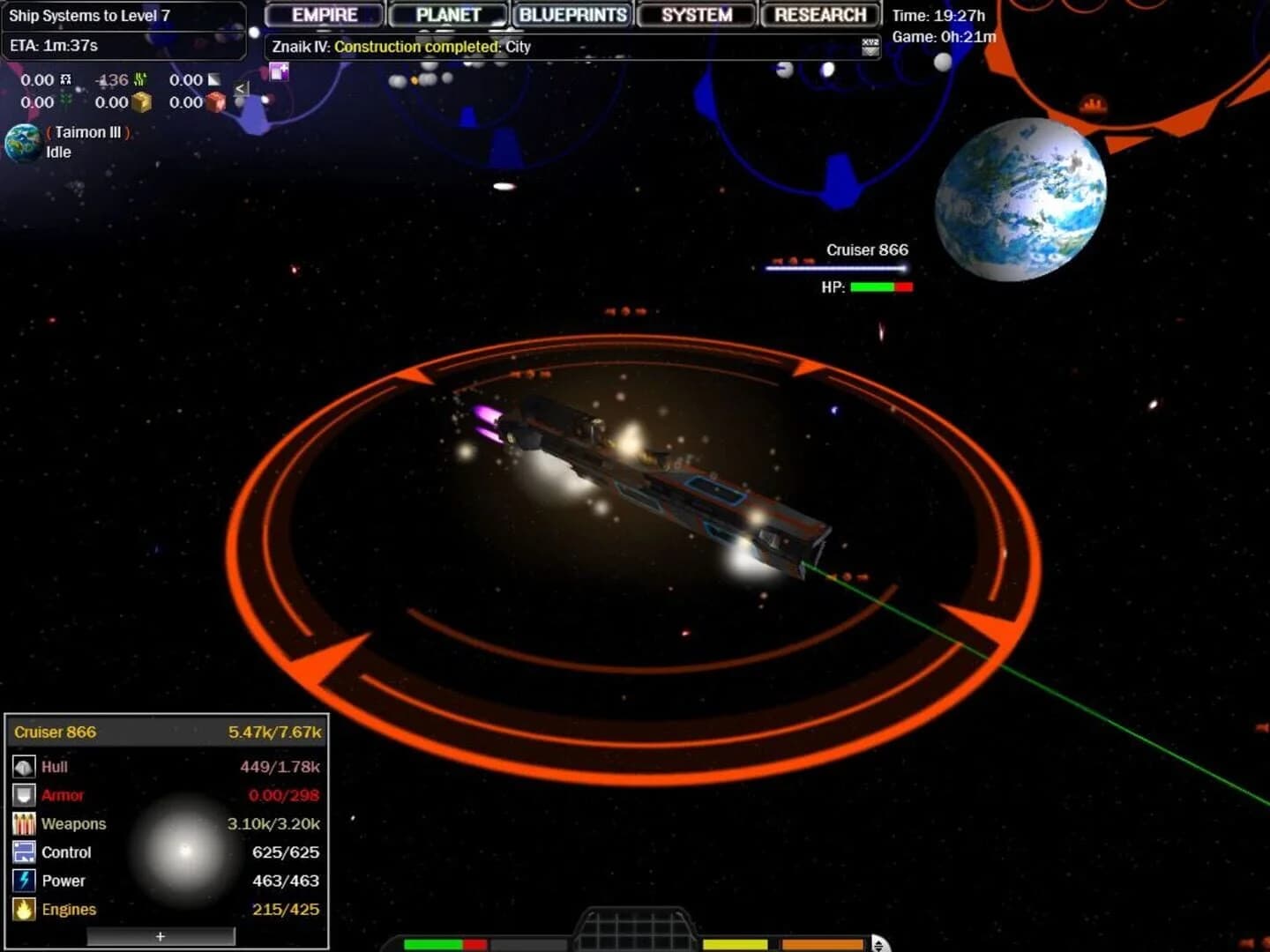
Task: Select the Control systems icon
Action: coord(22,852)
